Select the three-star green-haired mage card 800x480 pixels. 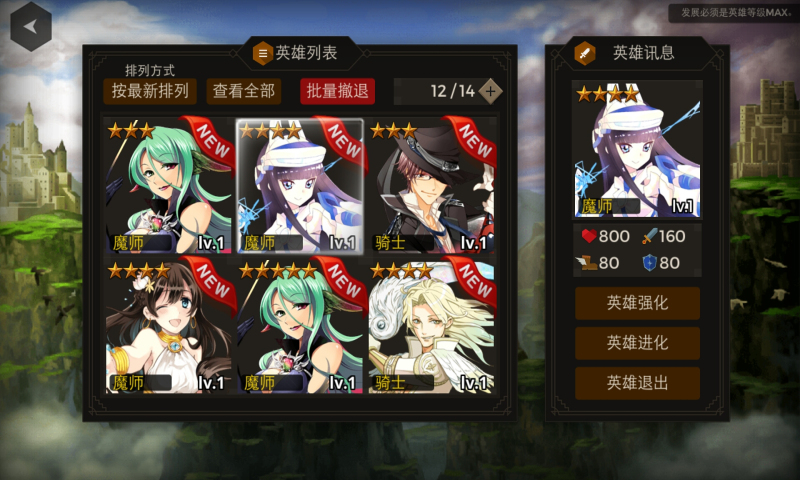pos(168,186)
